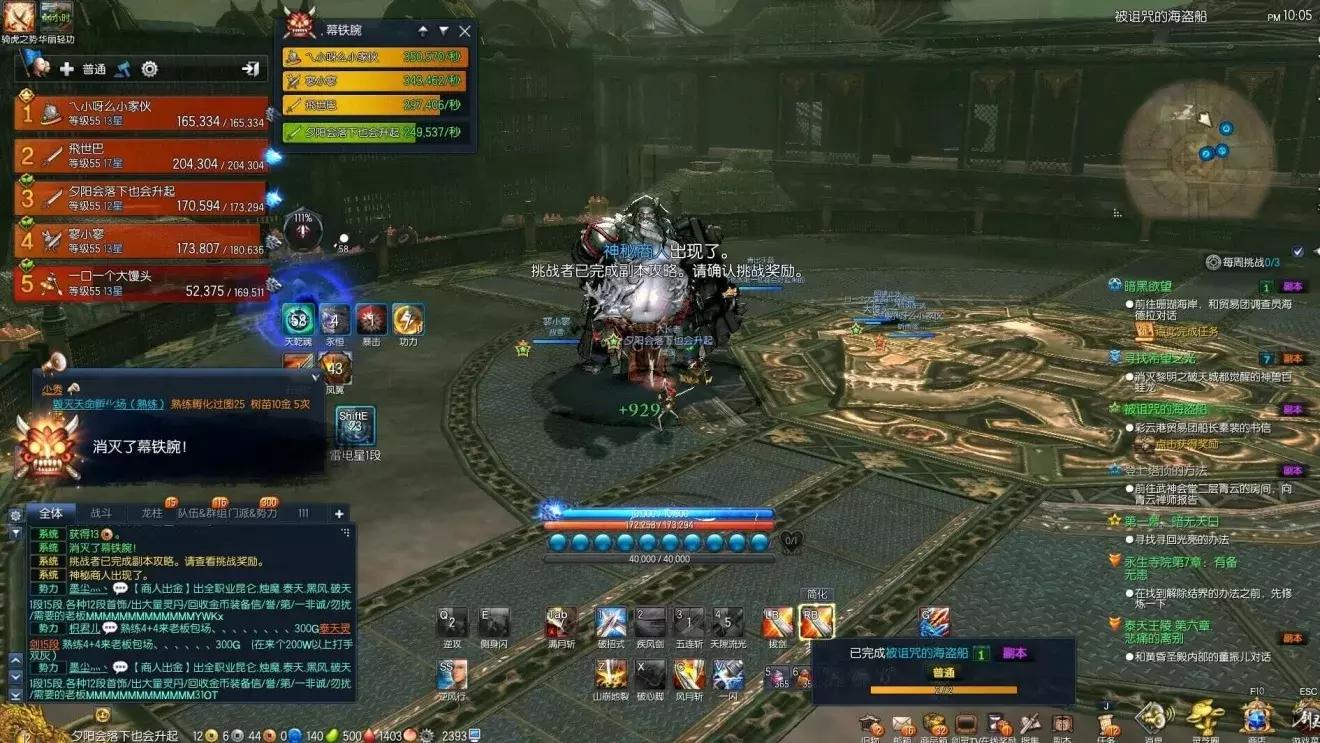Viewport: 1320px width, 743px height.
Task: Select 暗黑欲望 quest in the tracker
Action: pyautogui.click(x=1146, y=286)
